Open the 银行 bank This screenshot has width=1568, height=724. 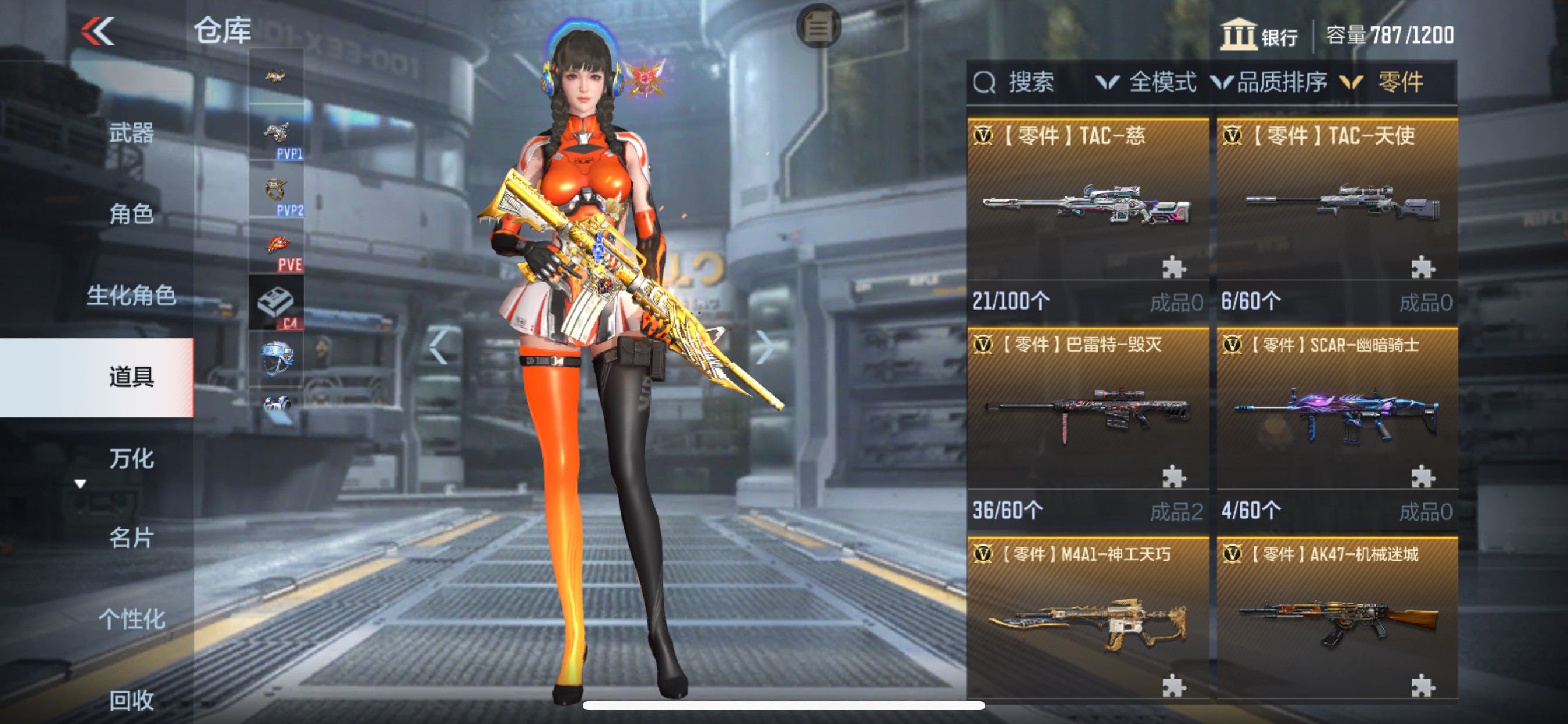1259,36
